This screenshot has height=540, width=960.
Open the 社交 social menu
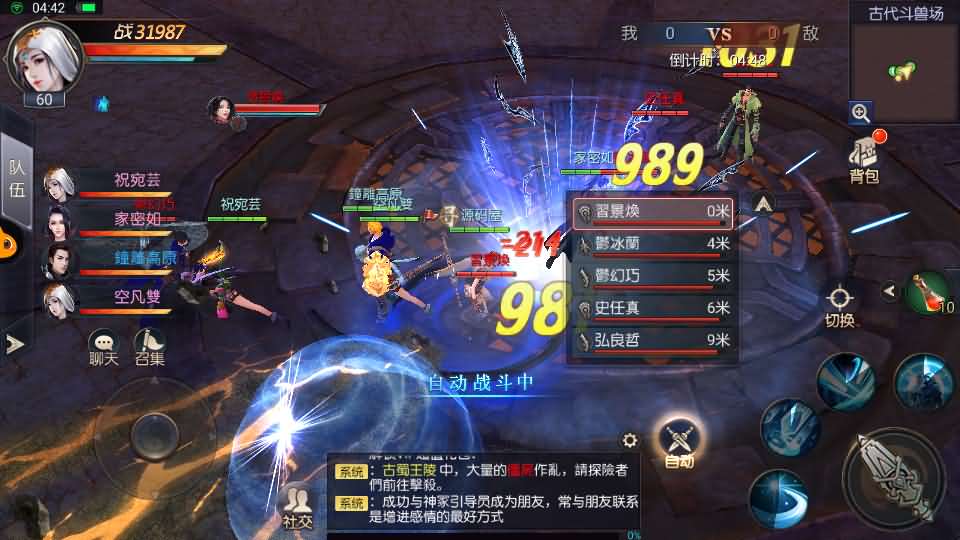click(297, 505)
